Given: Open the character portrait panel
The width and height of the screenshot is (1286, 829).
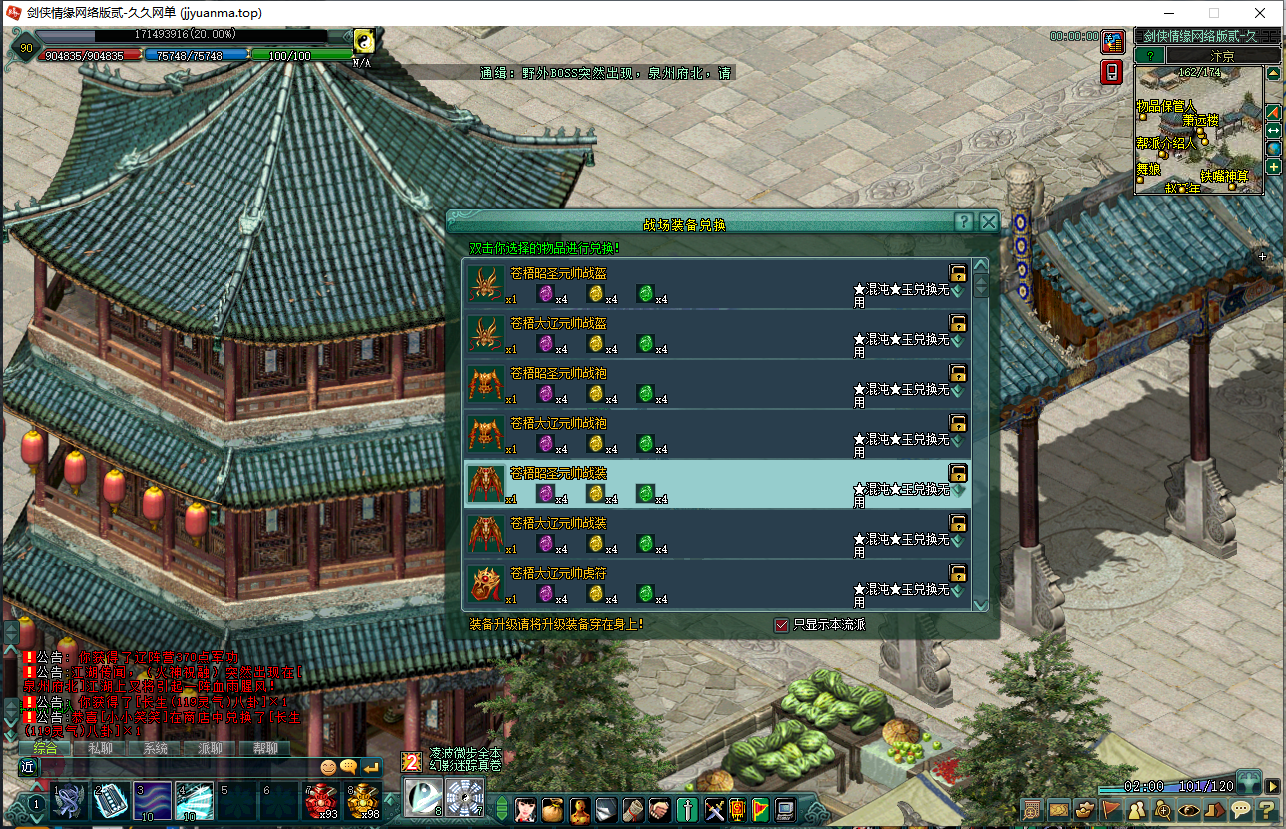Looking at the screenshot, I should click(x=526, y=809).
